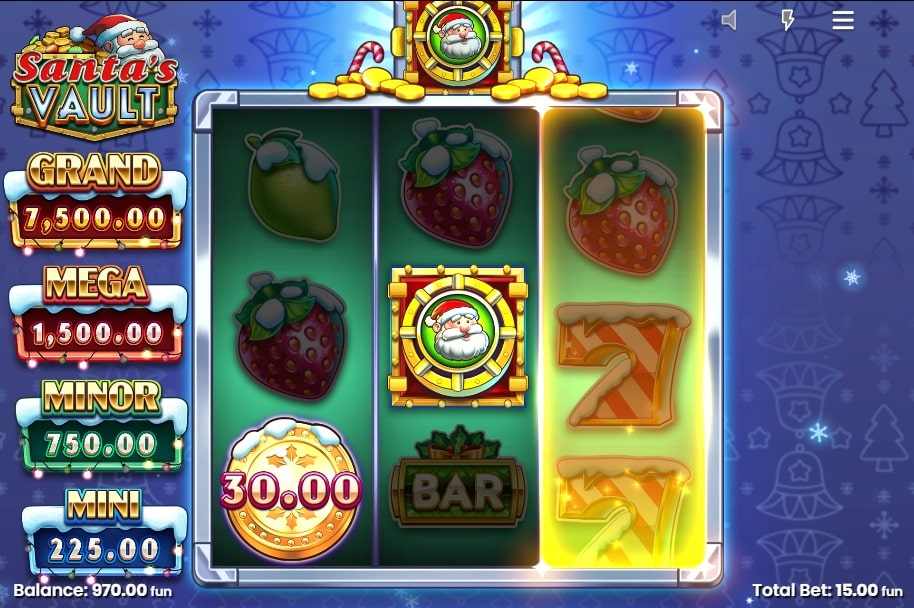The image size is (914, 608).
Task: Toggle the sound speaker icon
Action: tap(730, 20)
